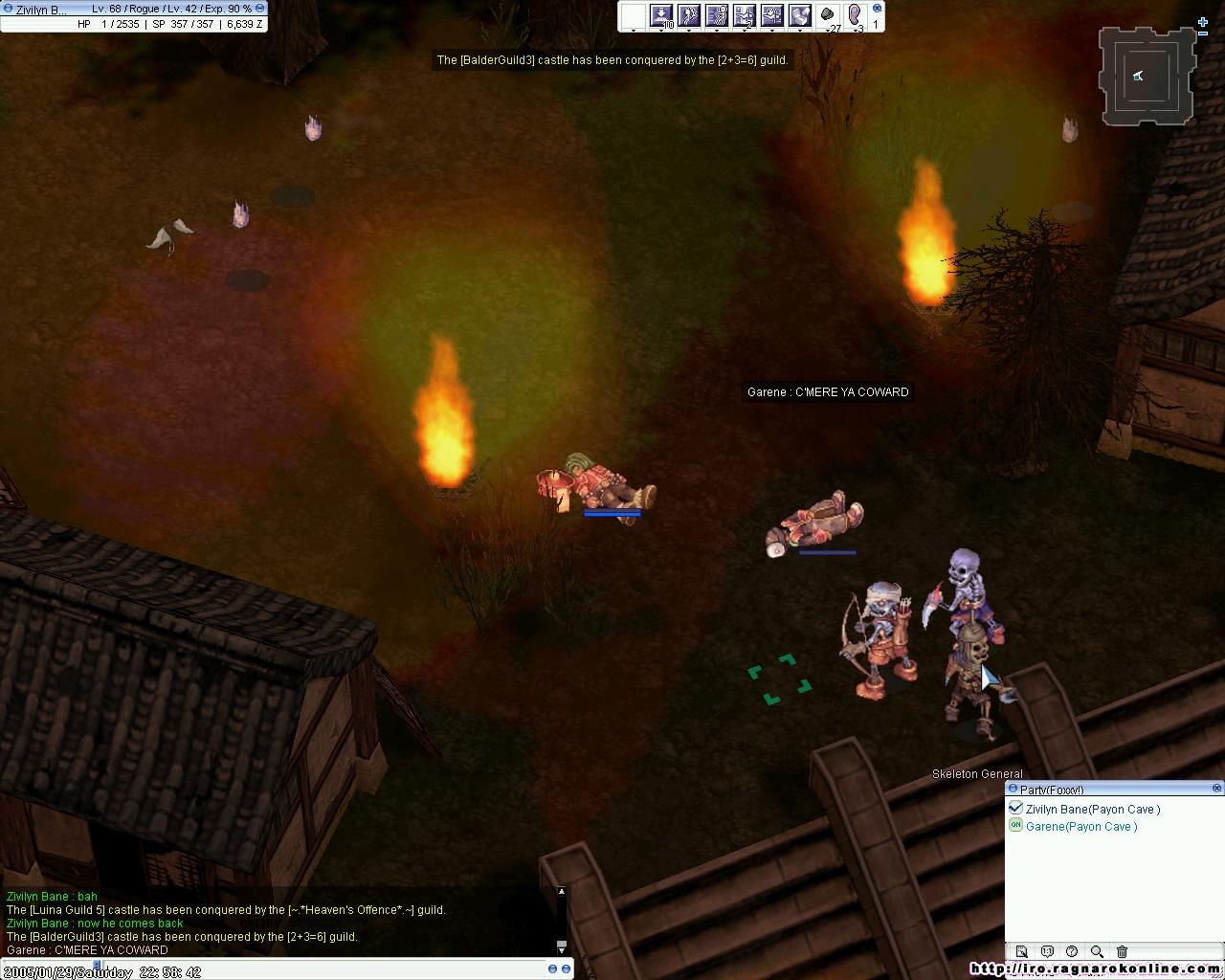1225x980 pixels.
Task: Use the first hotbar skill with down arrow
Action: click(x=661, y=15)
